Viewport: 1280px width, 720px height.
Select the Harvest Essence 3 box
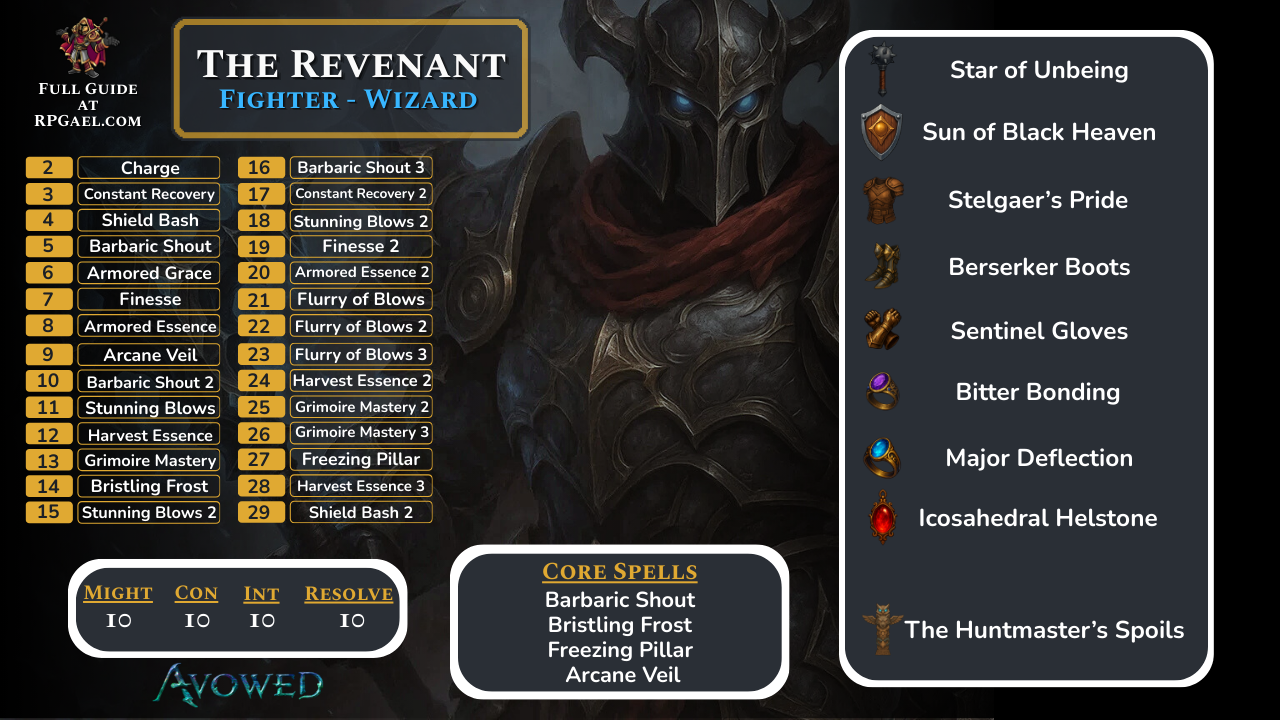coord(360,486)
